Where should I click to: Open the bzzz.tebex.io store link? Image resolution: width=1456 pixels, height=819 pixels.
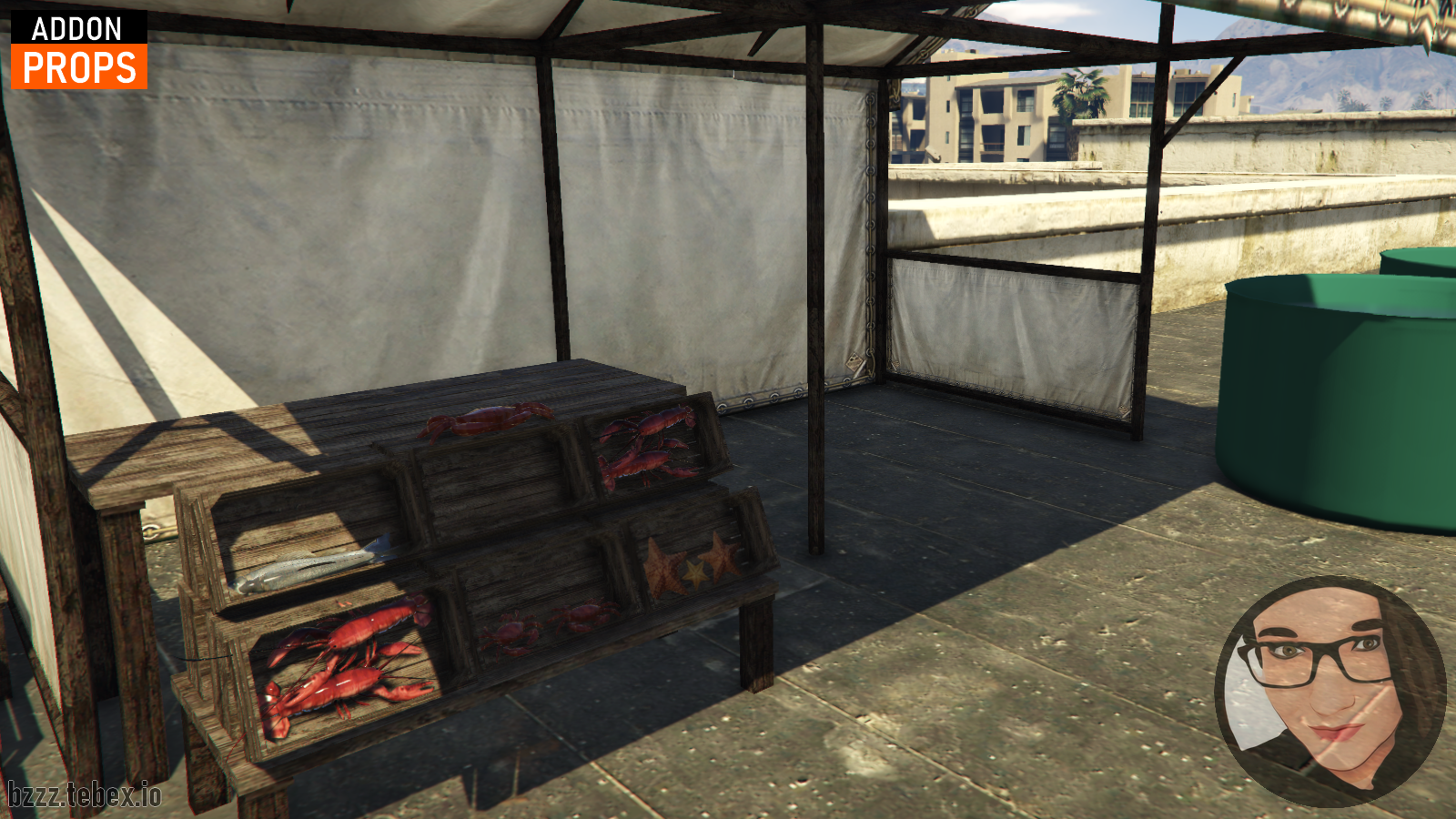(x=85, y=794)
